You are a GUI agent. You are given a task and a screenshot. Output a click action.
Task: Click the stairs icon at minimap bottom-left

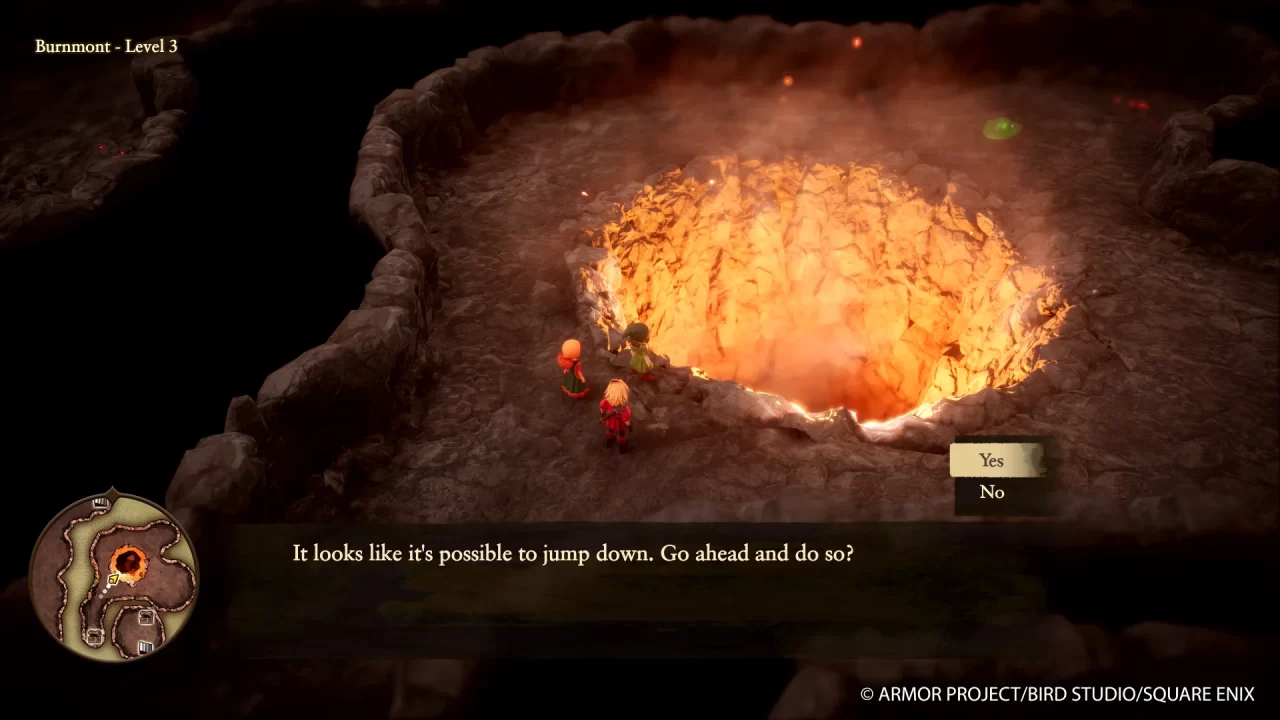pos(95,634)
